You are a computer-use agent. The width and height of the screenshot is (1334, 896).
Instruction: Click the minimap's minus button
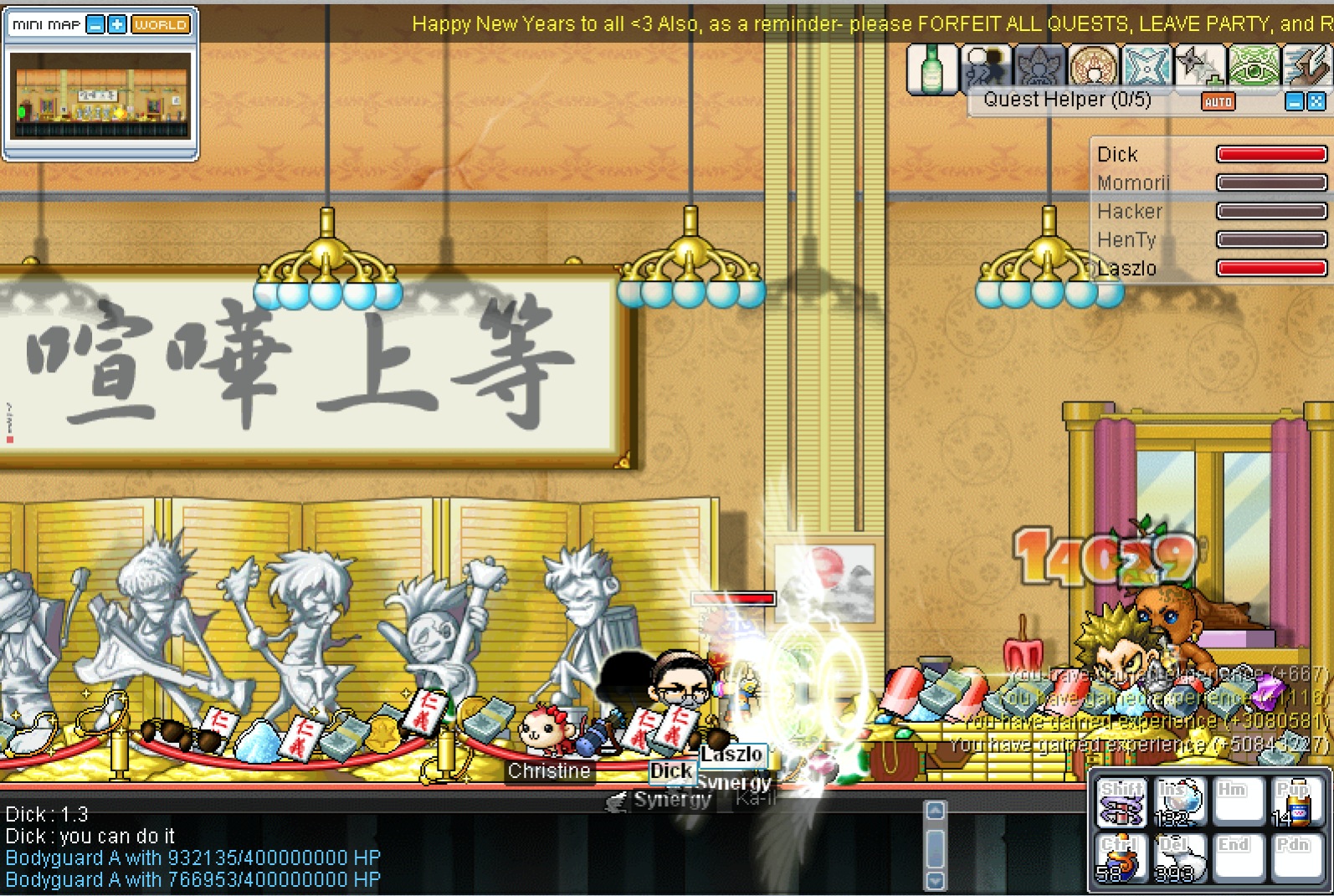point(96,25)
